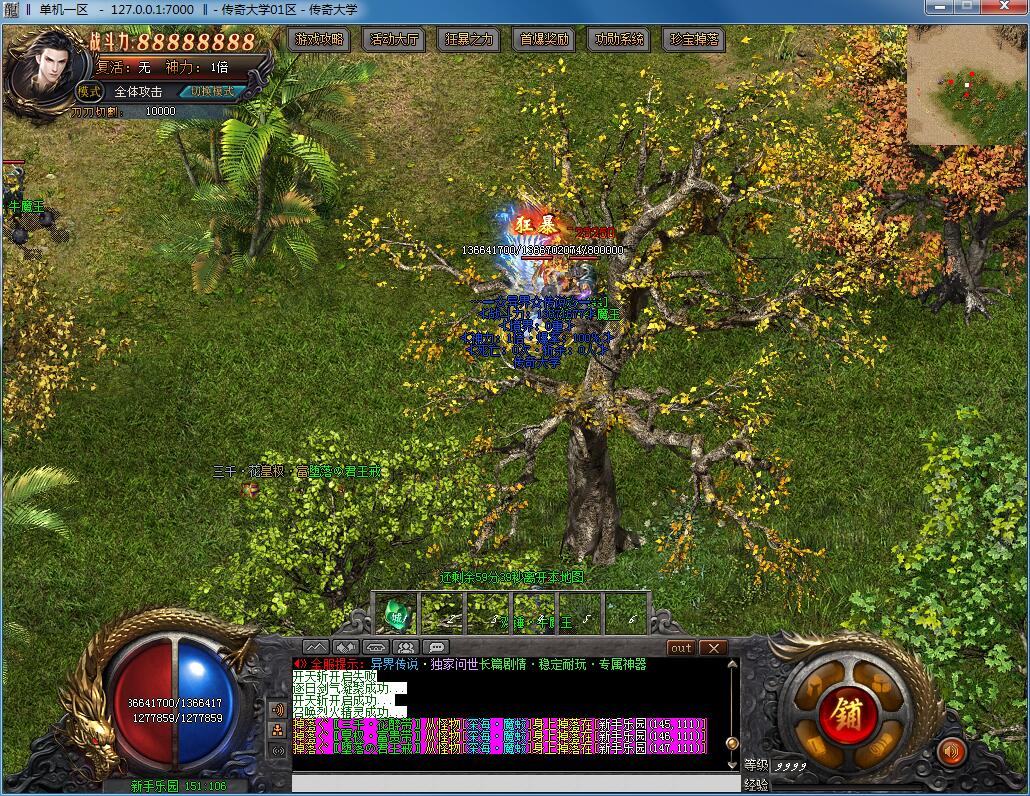This screenshot has width=1030, height=796.
Task: Click the handshake icon above chat
Action: click(x=346, y=648)
